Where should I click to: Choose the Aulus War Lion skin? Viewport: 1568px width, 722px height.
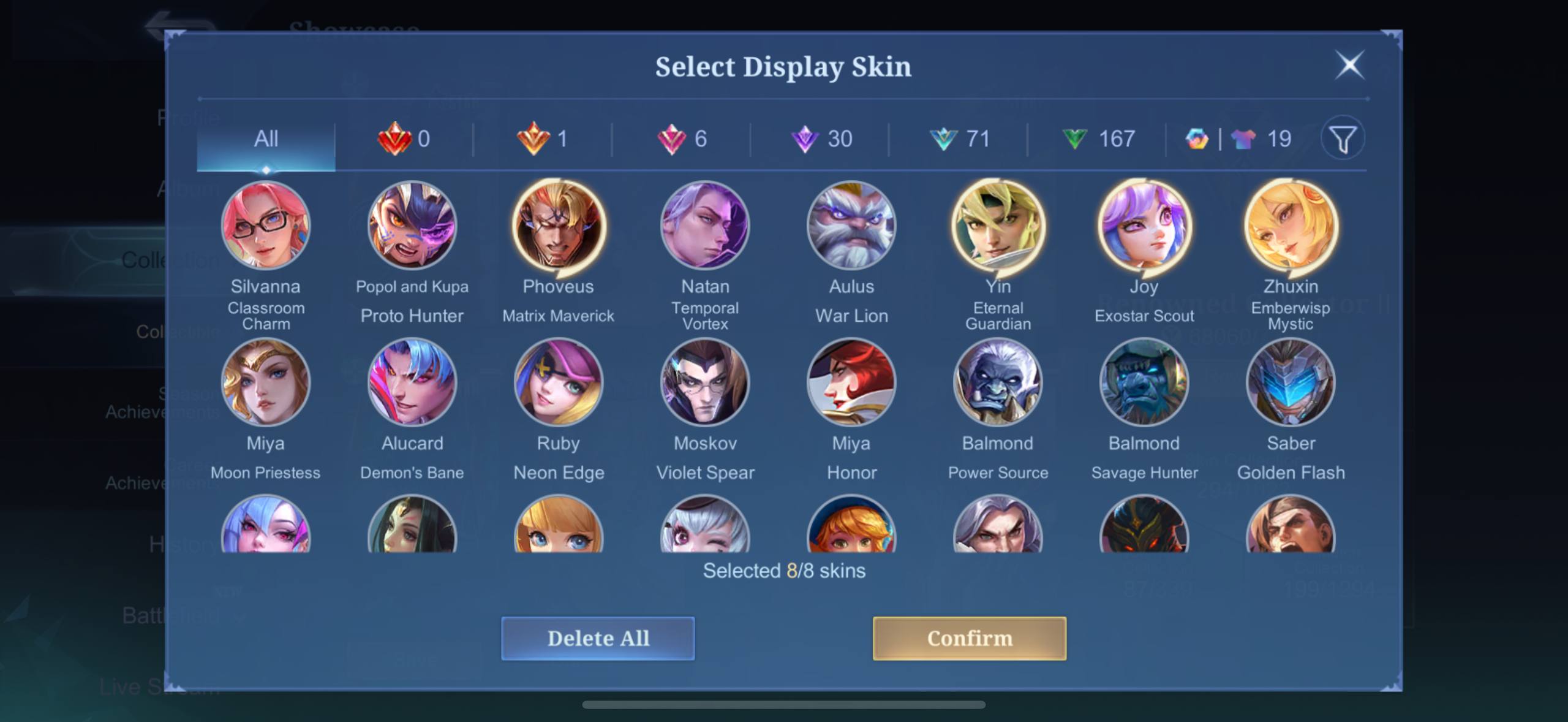tap(851, 226)
